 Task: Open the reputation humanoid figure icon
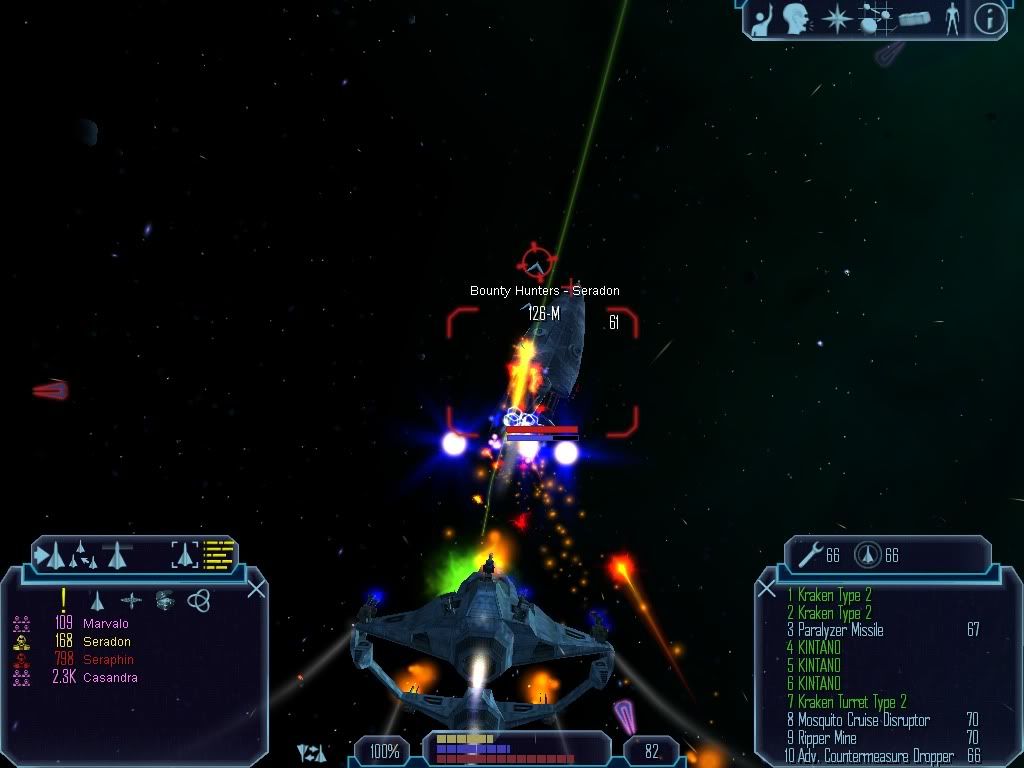952,18
